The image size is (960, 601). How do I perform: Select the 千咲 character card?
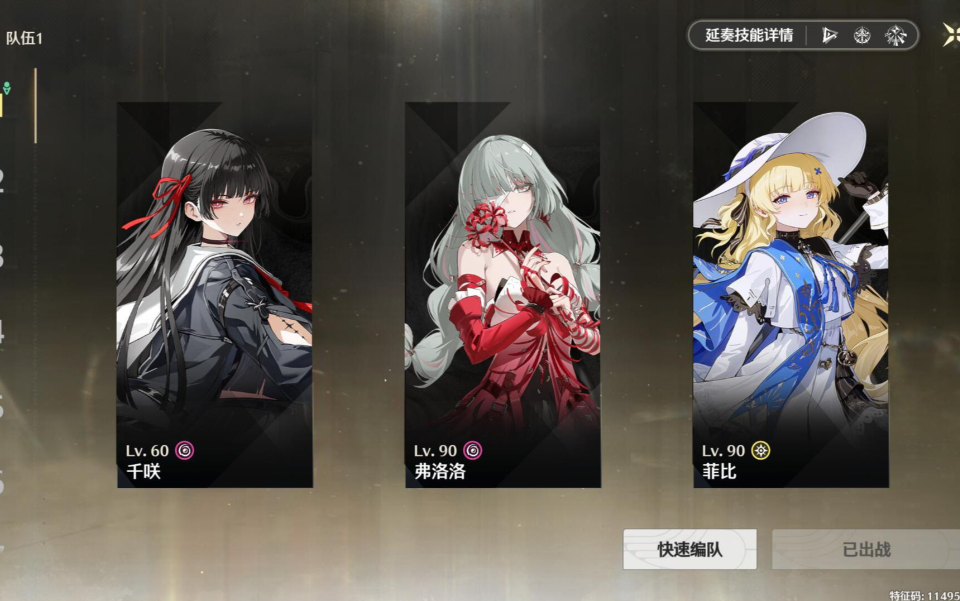tap(214, 295)
